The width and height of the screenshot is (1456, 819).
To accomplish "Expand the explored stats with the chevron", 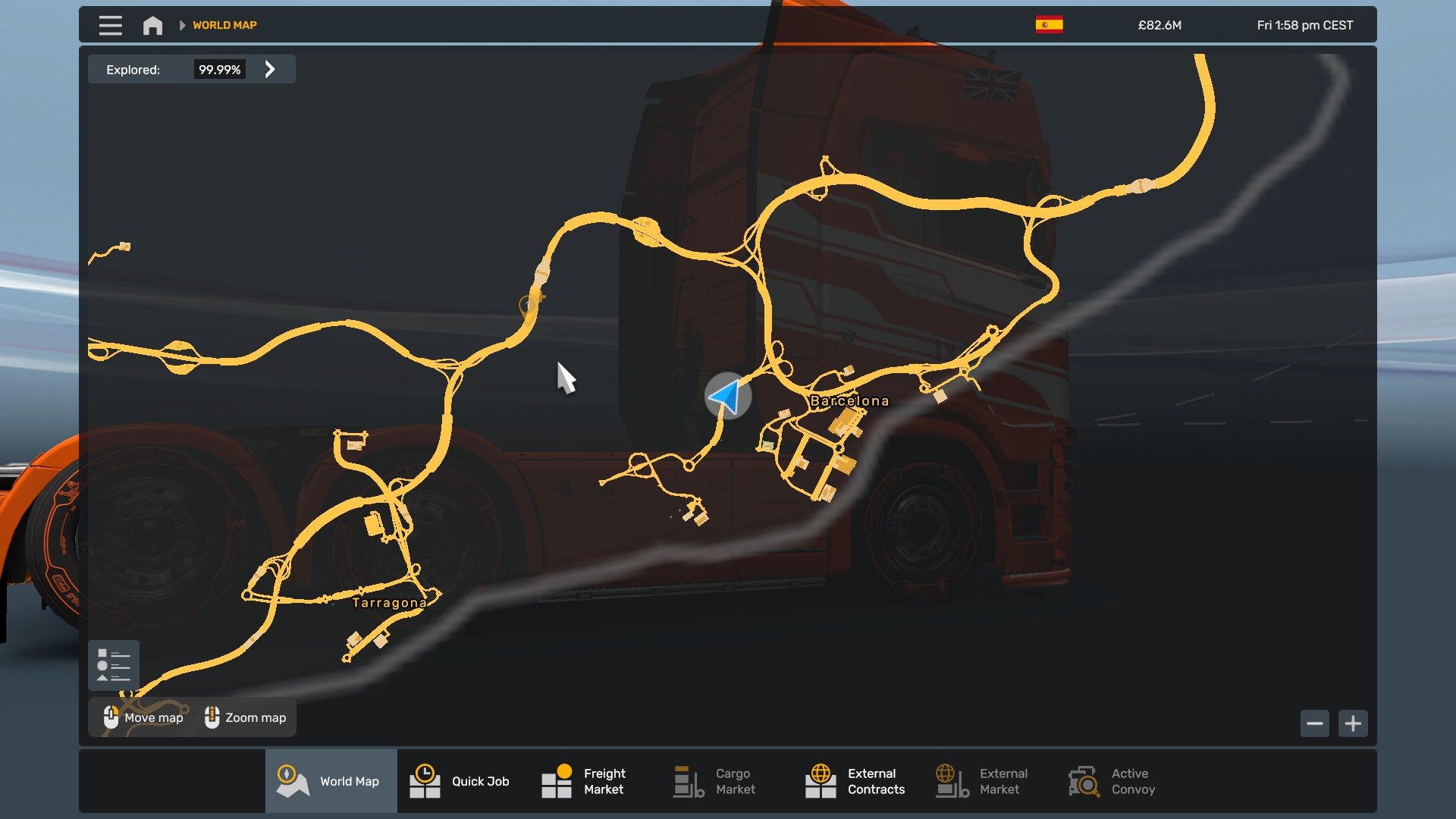I will [x=269, y=69].
